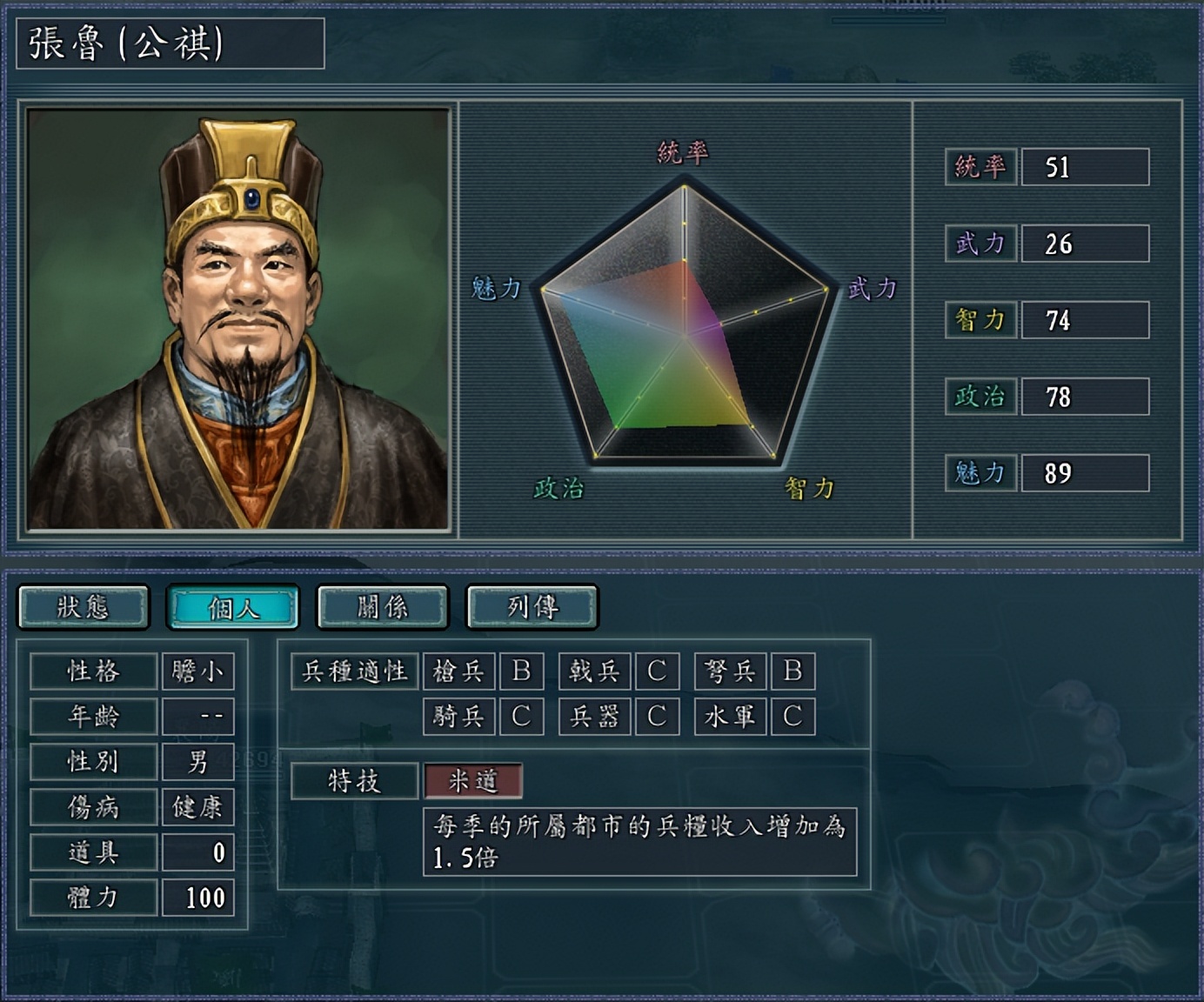Select the 兵器 C aptitude rating

pyautogui.click(x=657, y=717)
